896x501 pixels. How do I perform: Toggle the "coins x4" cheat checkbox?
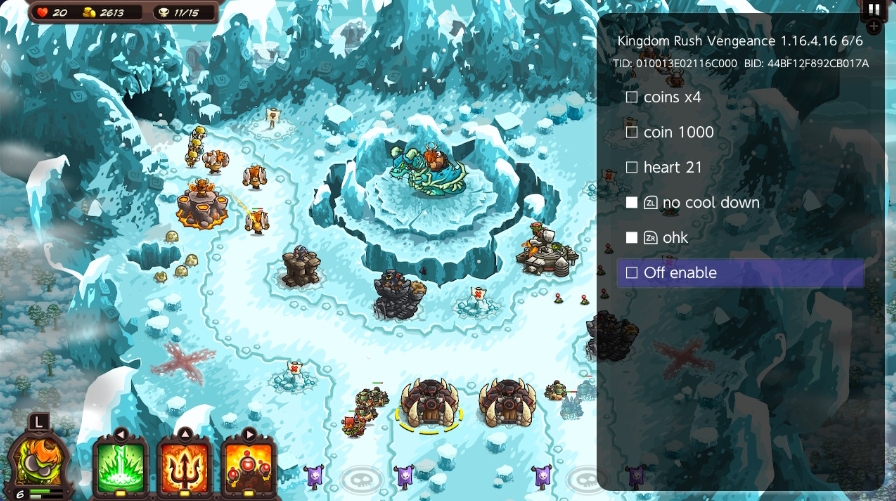[x=631, y=98]
